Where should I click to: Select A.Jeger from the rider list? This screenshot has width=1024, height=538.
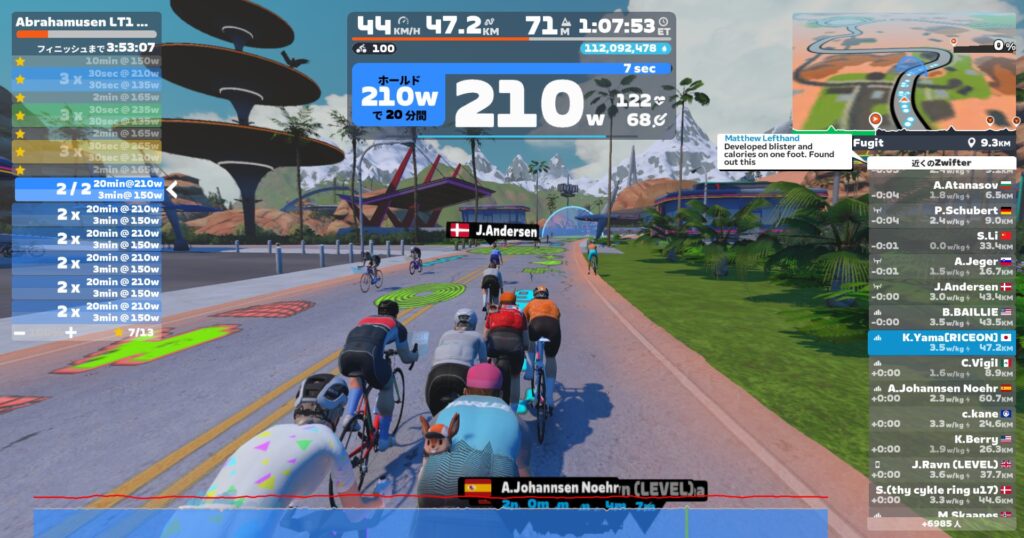point(941,266)
